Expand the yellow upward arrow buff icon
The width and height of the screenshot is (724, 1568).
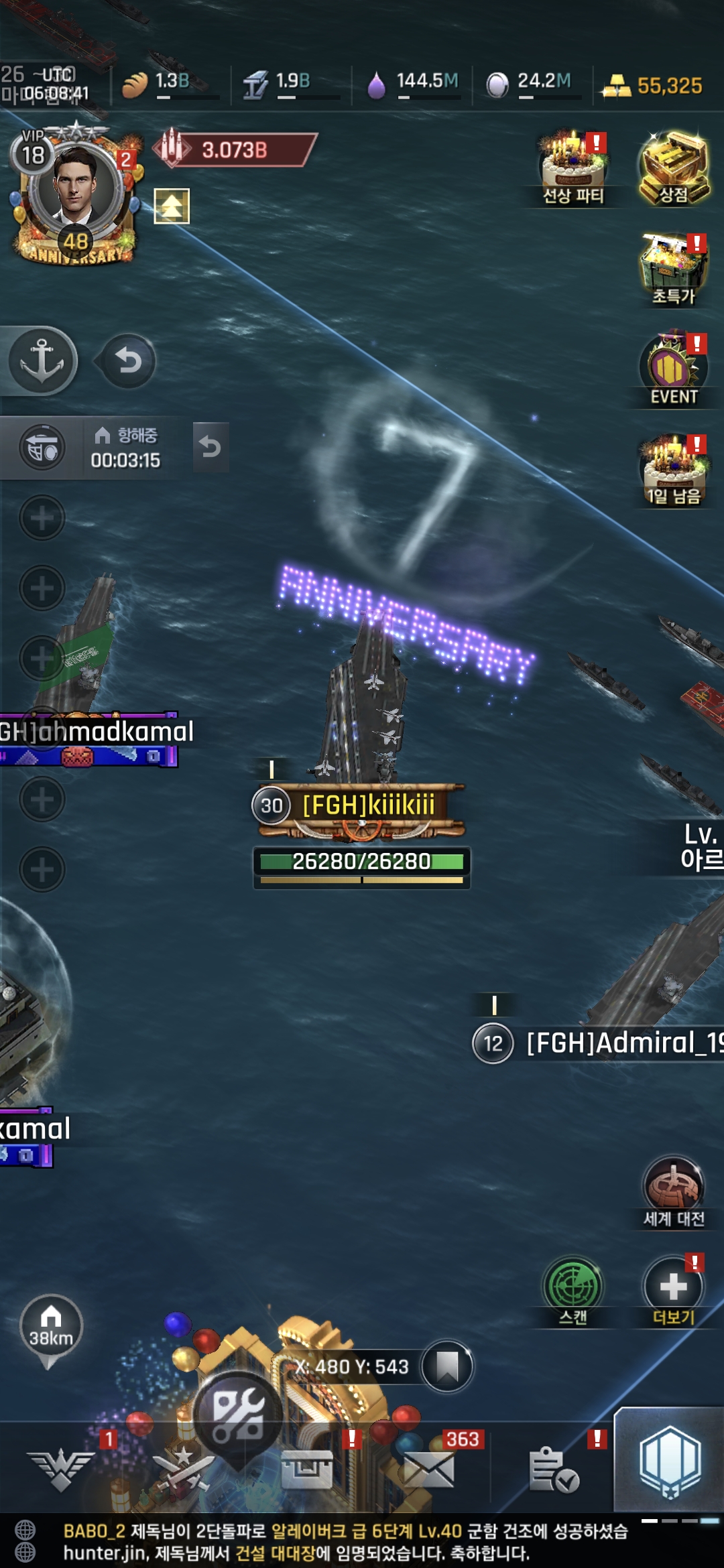tap(172, 206)
